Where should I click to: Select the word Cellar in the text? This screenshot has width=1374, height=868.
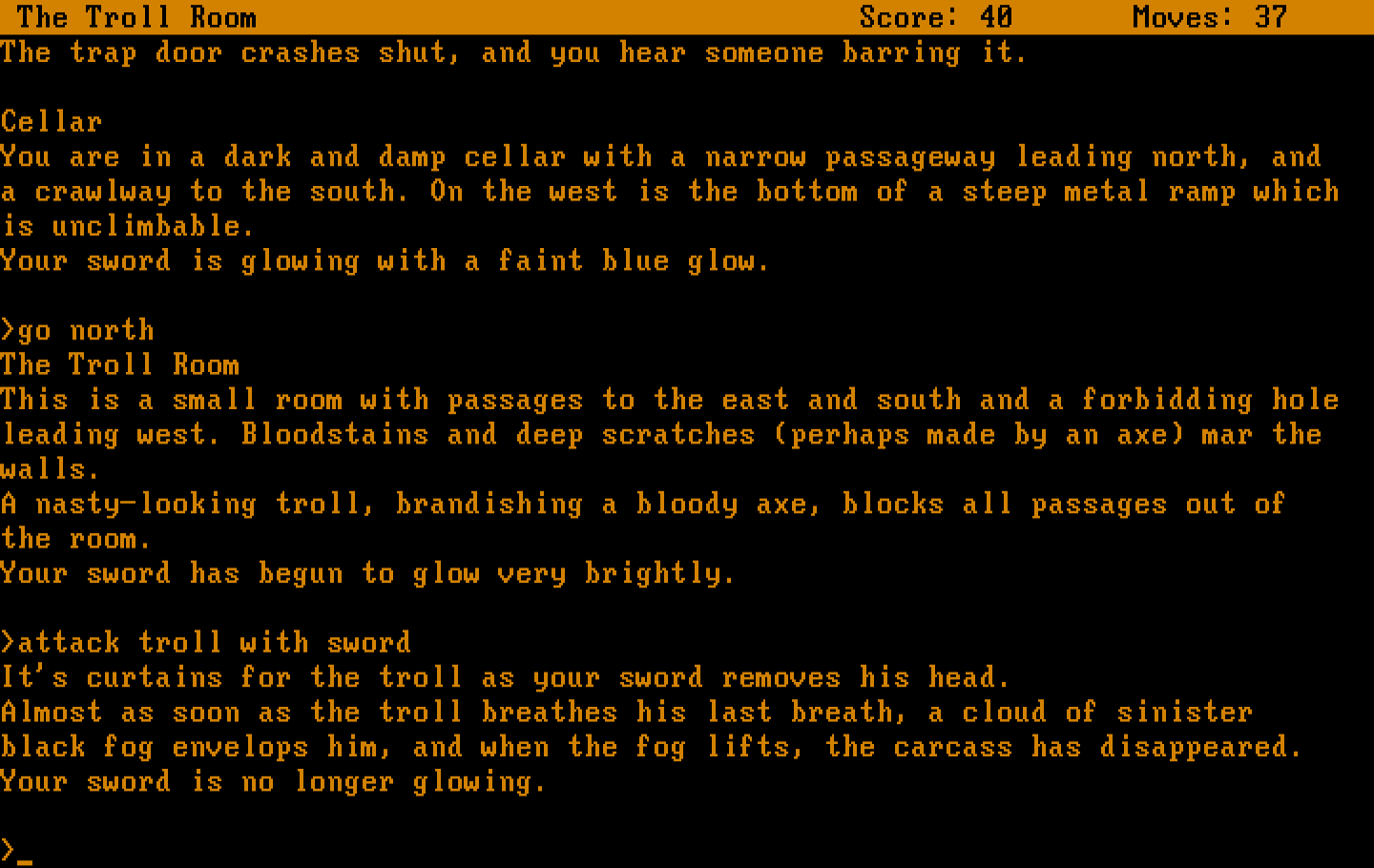tap(51, 121)
